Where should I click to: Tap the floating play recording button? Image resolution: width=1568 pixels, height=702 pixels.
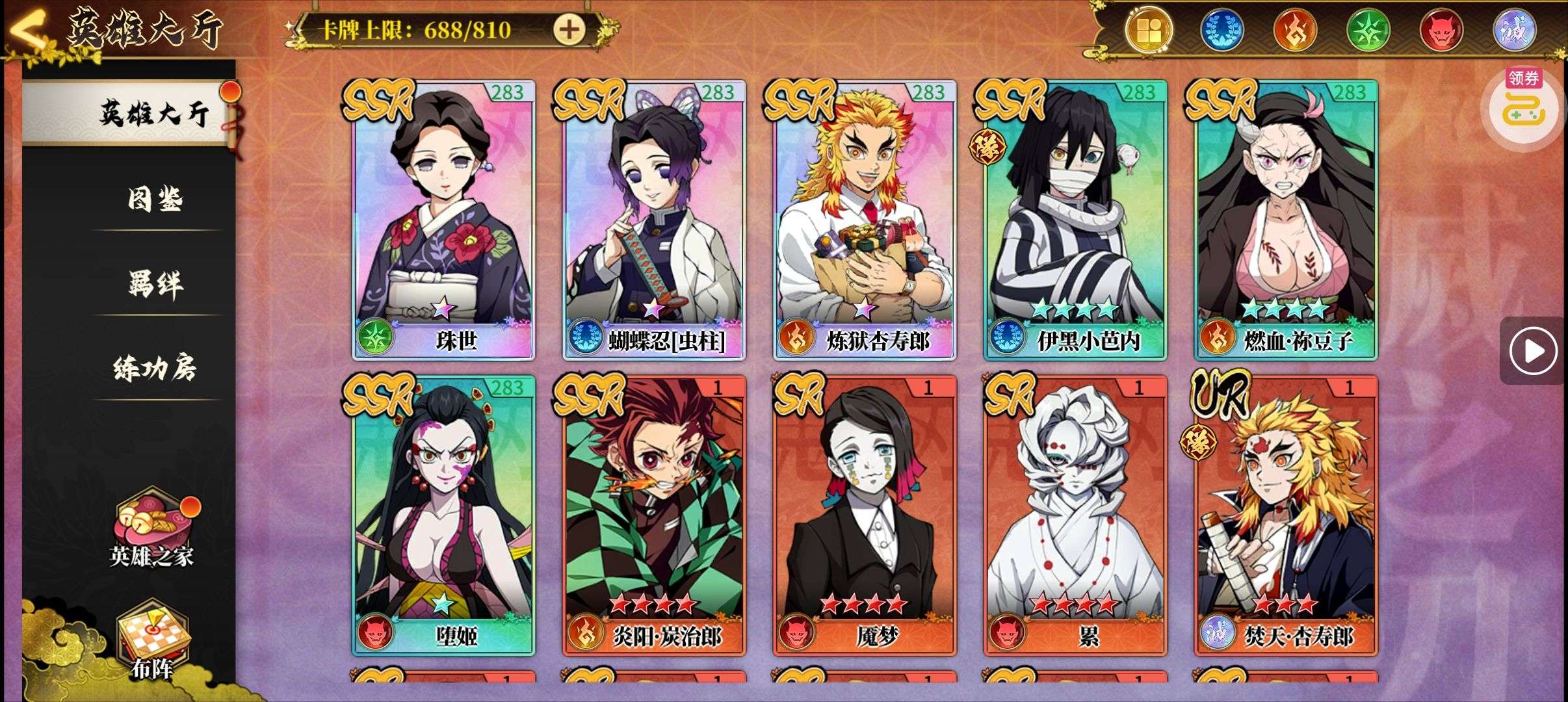pos(1533,352)
